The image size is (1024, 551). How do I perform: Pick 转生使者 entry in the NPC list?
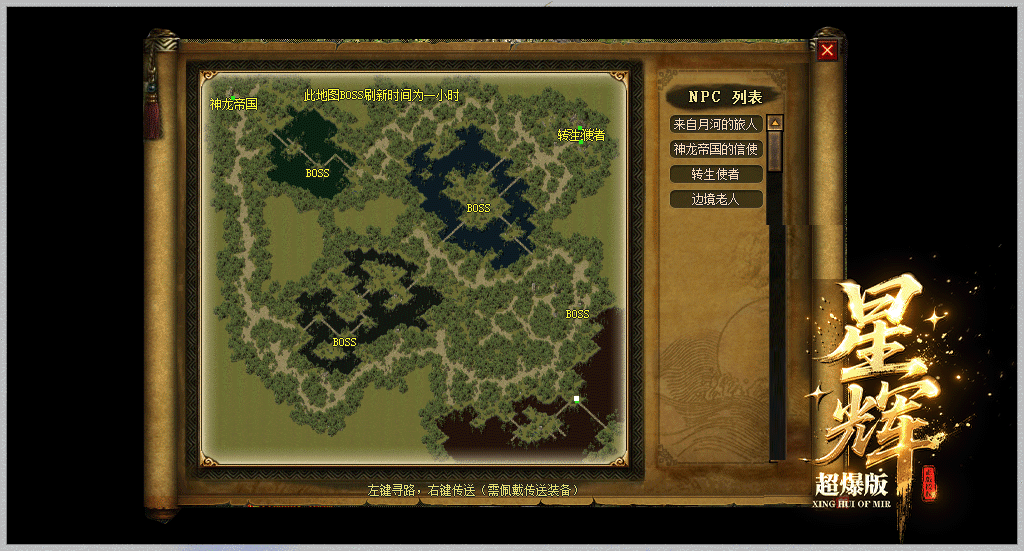716,174
